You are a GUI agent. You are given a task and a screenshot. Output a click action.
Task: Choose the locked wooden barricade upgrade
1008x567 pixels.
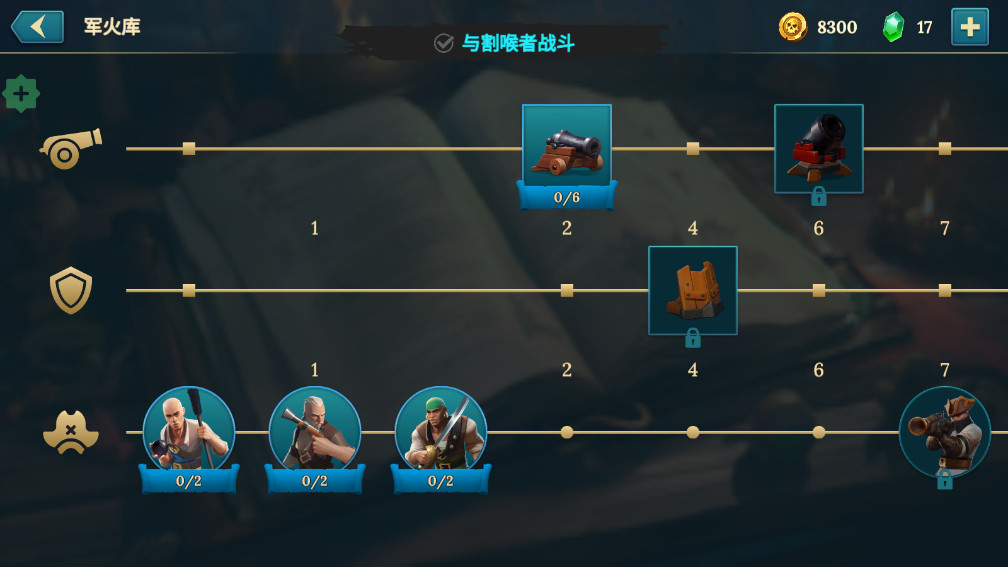click(692, 290)
